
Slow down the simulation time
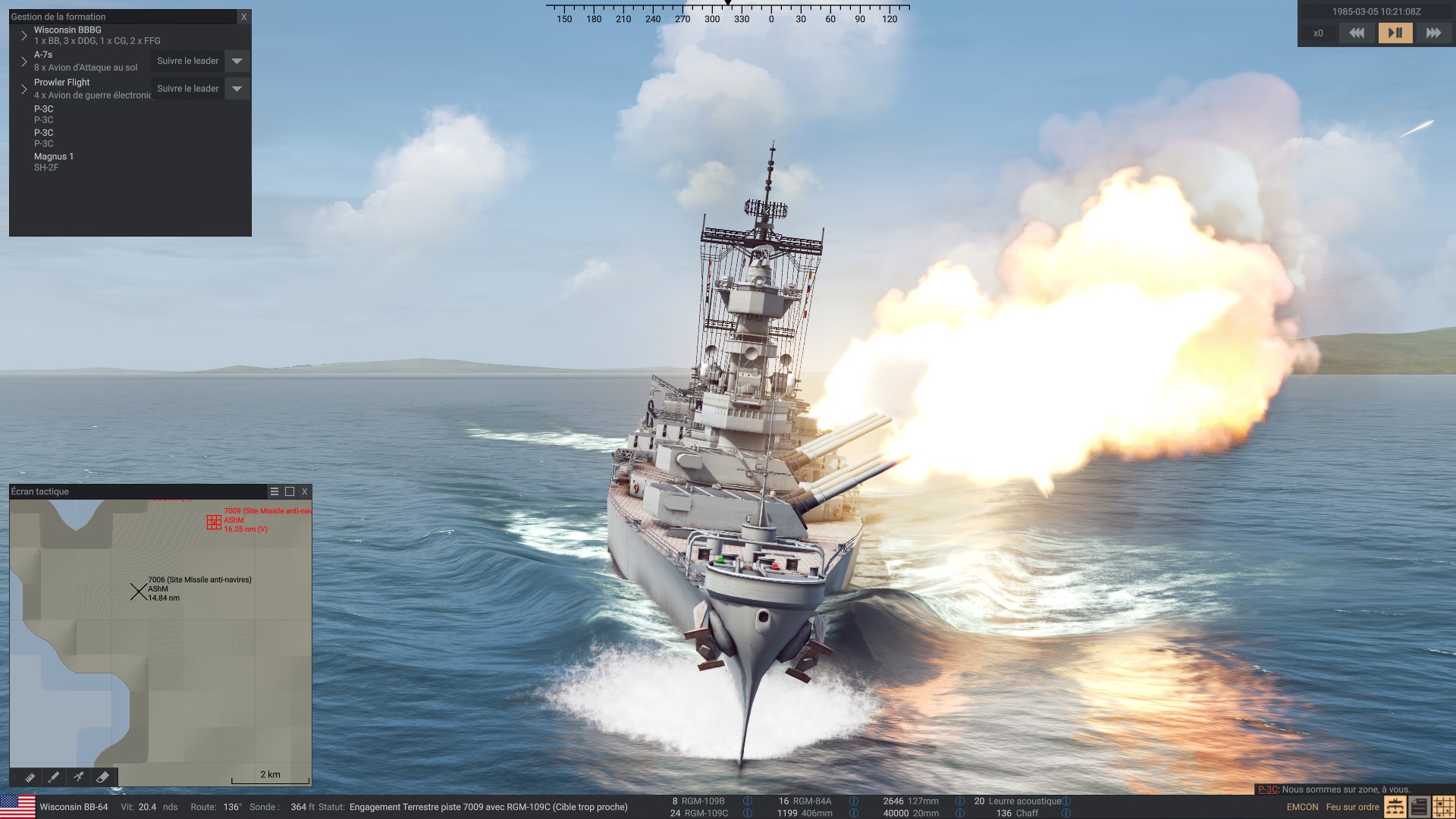click(1357, 33)
